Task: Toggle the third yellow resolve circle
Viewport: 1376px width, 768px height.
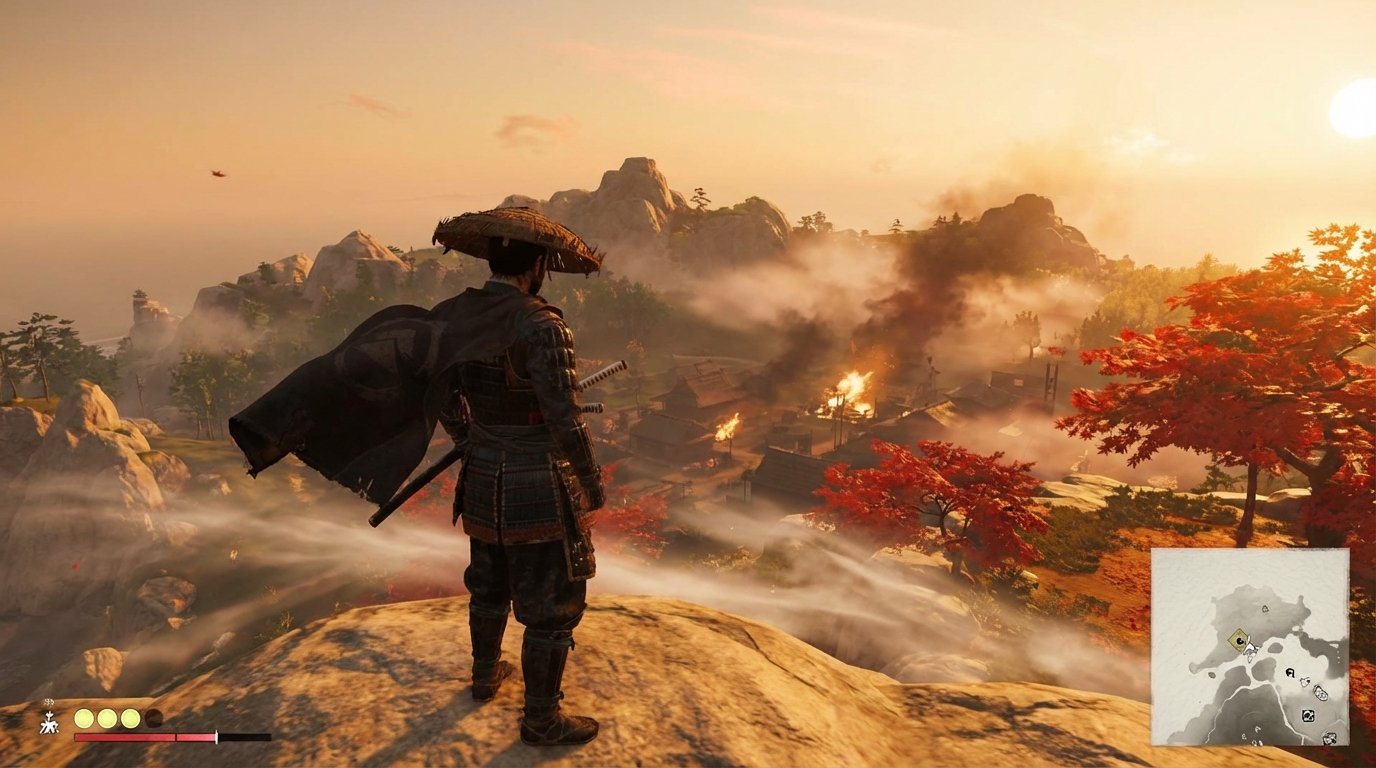Action: (130, 718)
